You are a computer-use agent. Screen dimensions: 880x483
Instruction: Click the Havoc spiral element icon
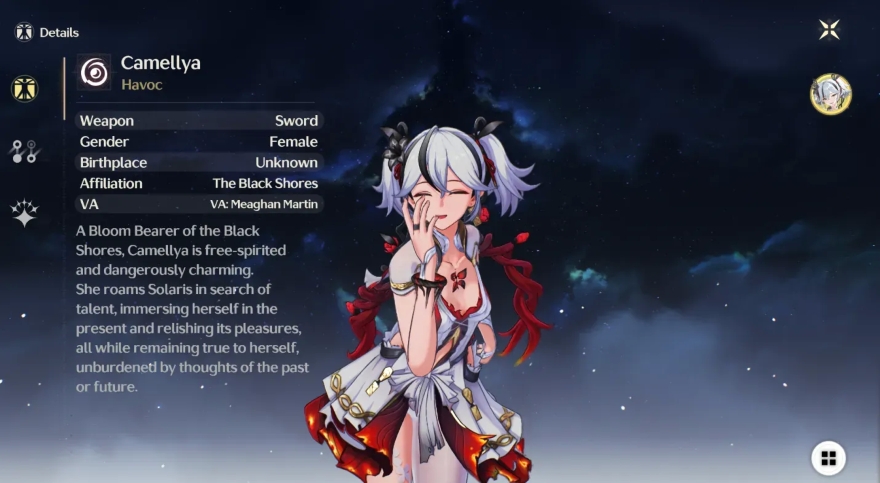pos(95,72)
